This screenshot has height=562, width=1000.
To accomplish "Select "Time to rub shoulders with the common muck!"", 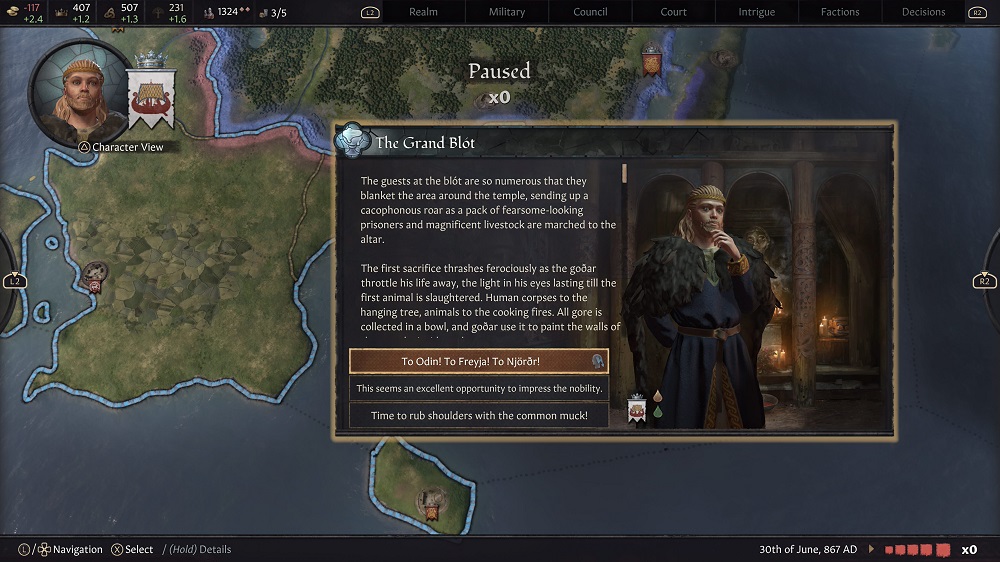I will tap(478, 415).
